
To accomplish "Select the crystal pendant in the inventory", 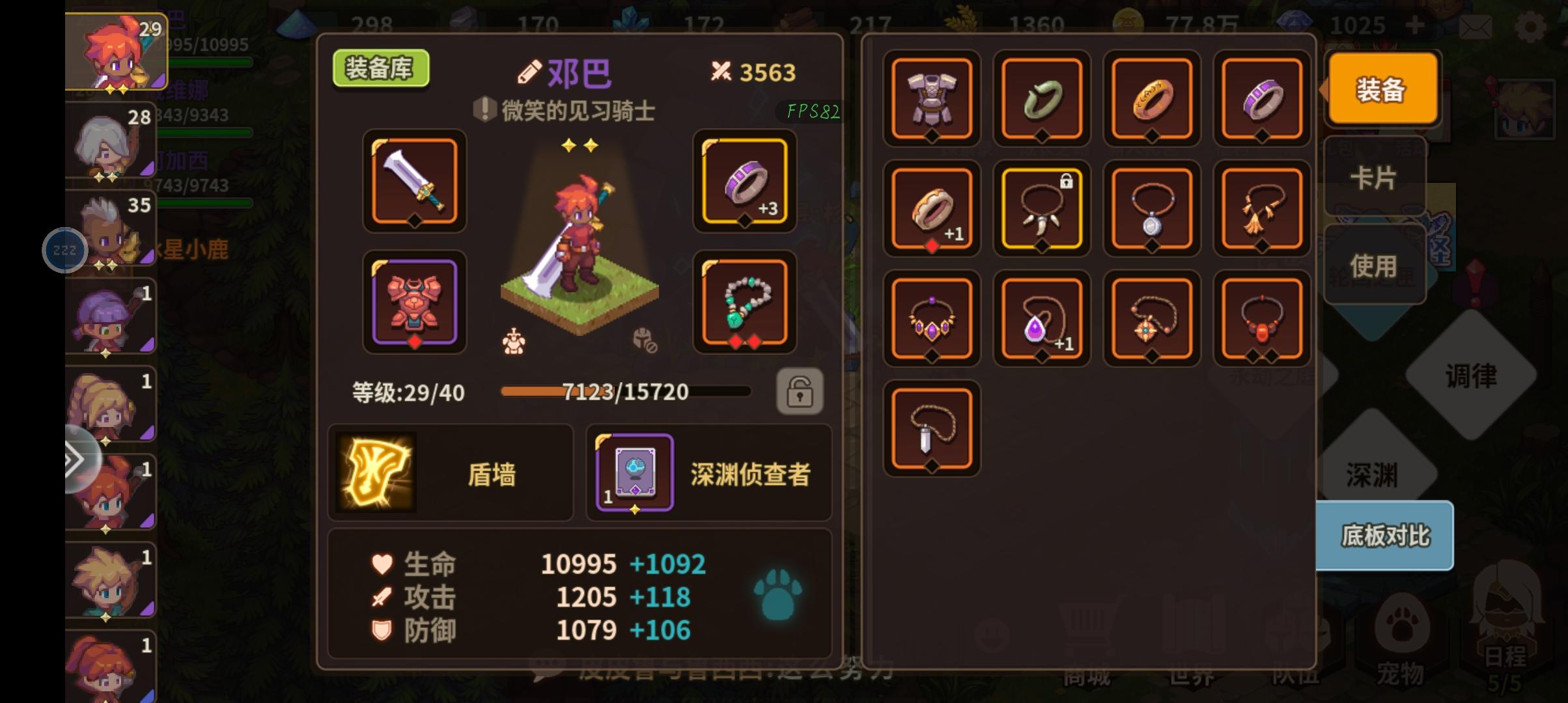I will click(x=931, y=428).
